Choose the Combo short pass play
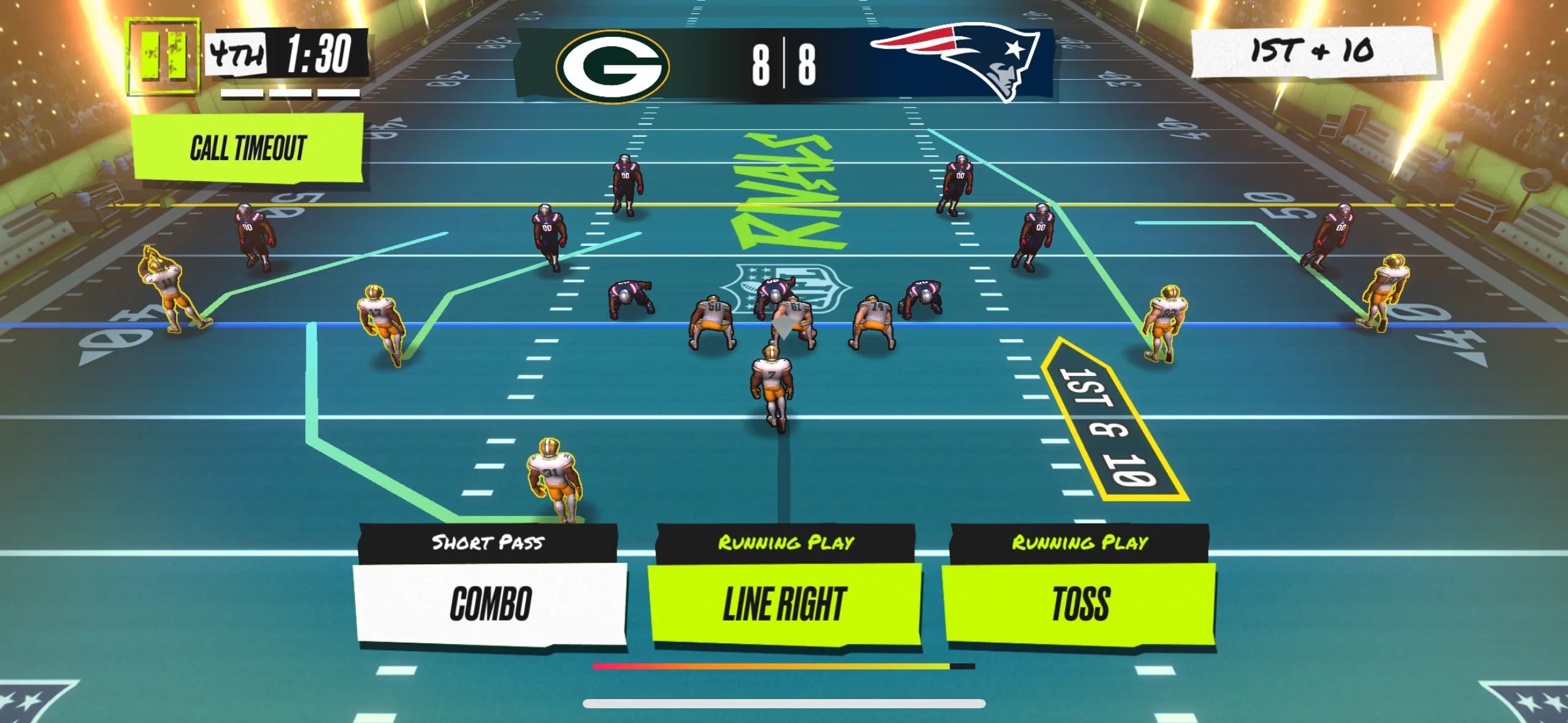Image resolution: width=1568 pixels, height=723 pixels. coord(490,603)
